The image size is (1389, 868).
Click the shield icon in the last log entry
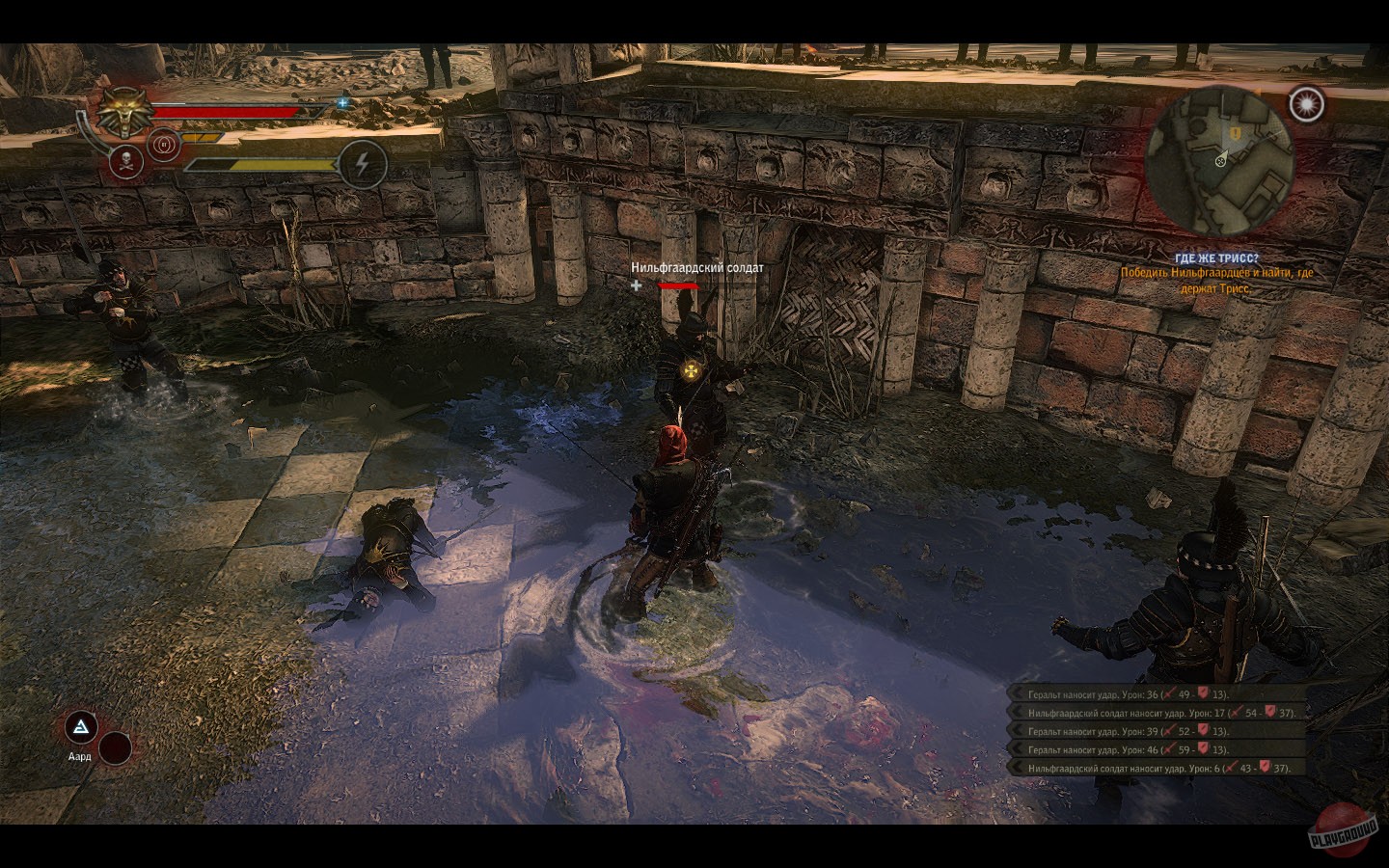[x=1267, y=769]
